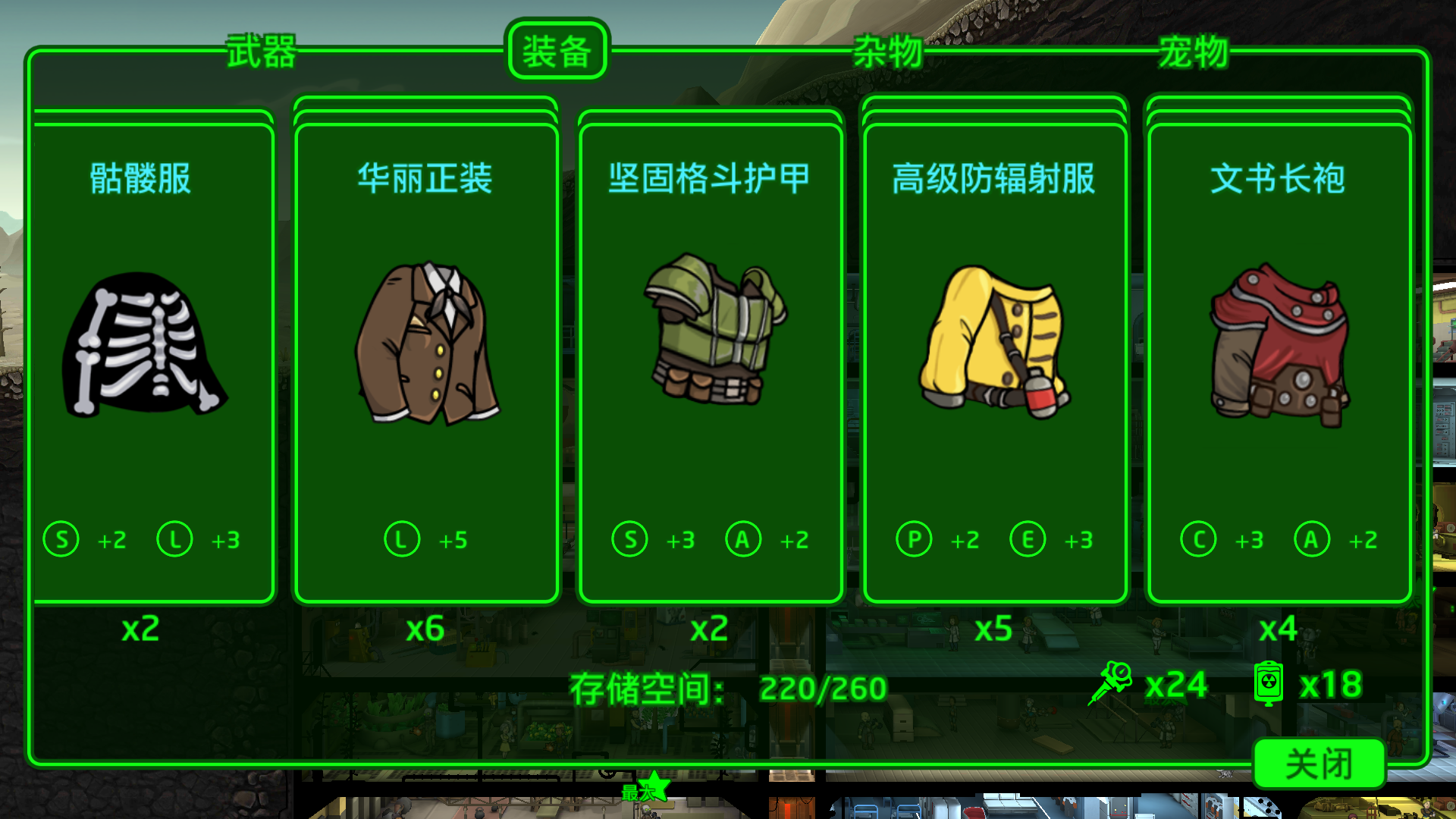Click the P stat icon on 高级防辐射服 card
The width and height of the screenshot is (1456, 819).
[x=914, y=540]
